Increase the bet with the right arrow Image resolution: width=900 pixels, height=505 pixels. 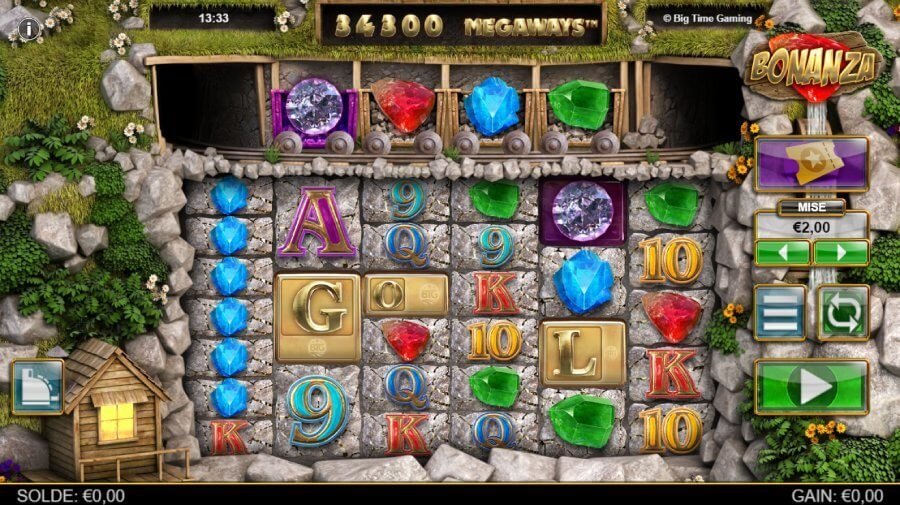pyautogui.click(x=840, y=252)
